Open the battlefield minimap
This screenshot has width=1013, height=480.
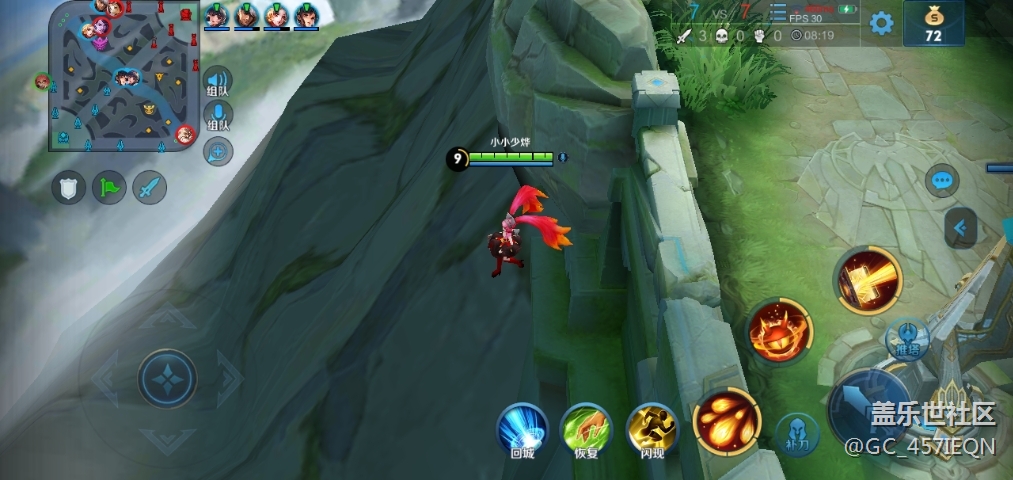click(x=122, y=76)
